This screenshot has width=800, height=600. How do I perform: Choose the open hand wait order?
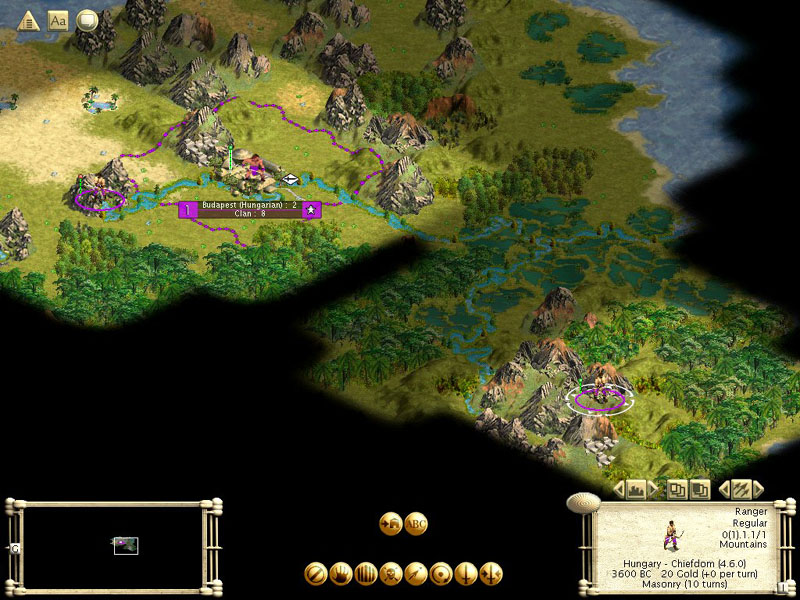(341, 574)
